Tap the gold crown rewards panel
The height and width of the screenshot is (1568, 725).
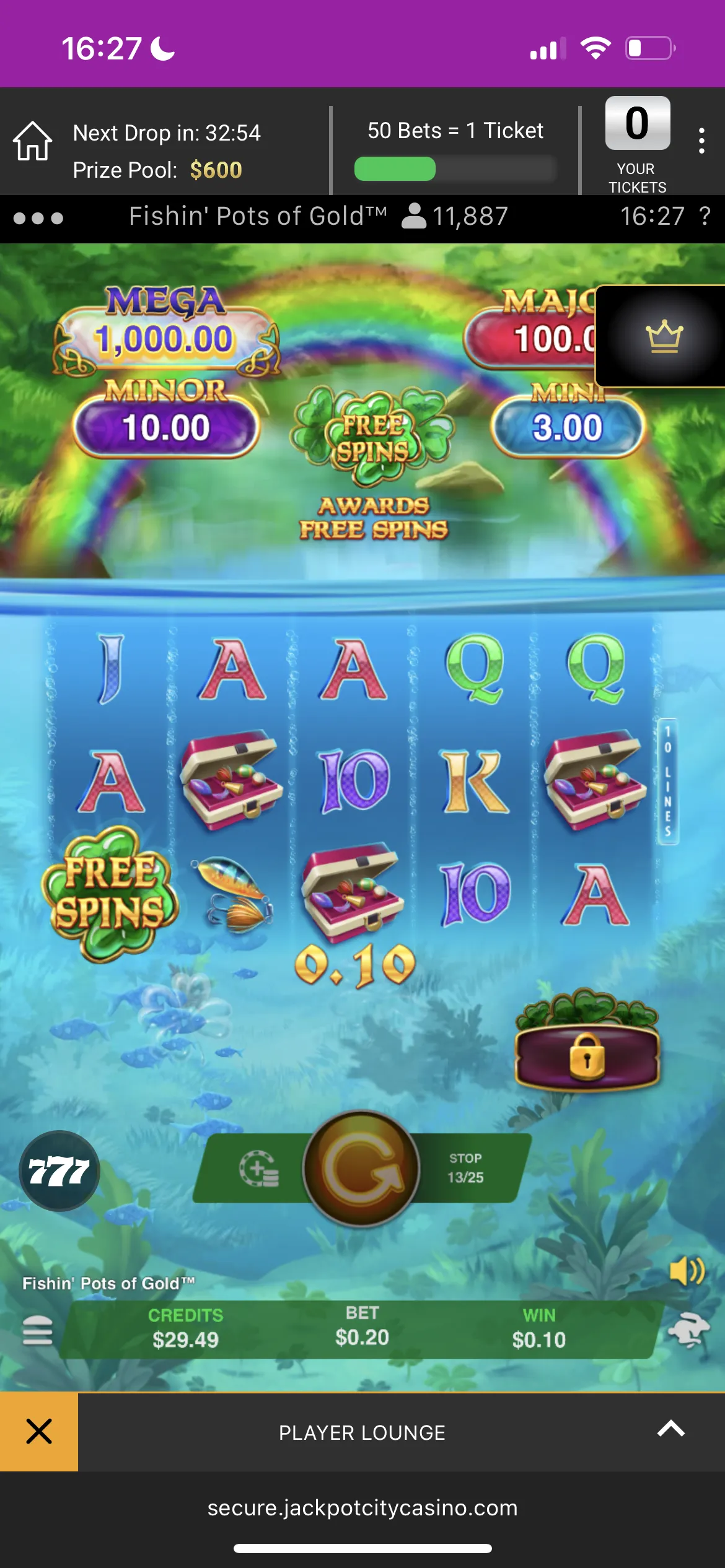click(664, 336)
